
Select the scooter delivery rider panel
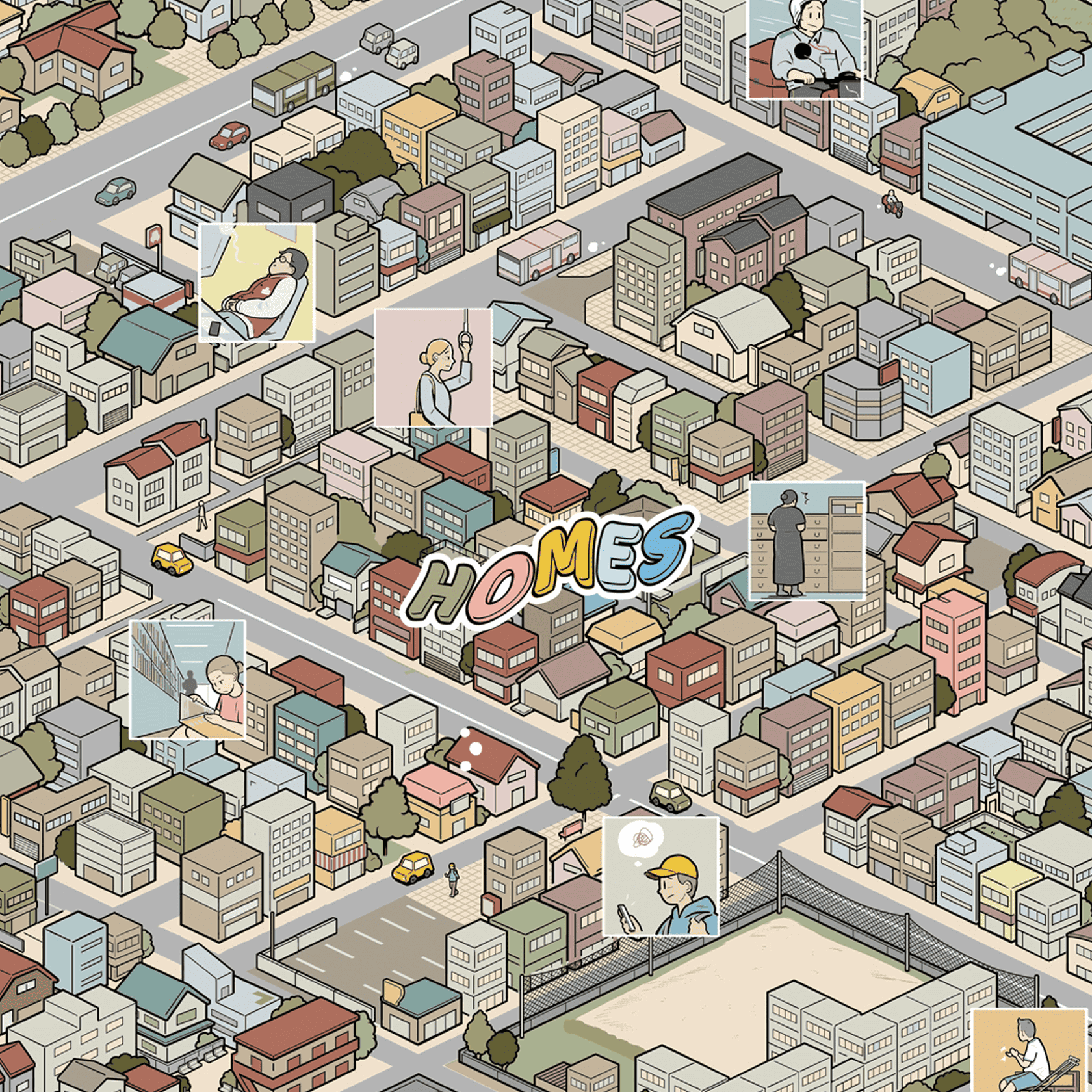coord(805,49)
